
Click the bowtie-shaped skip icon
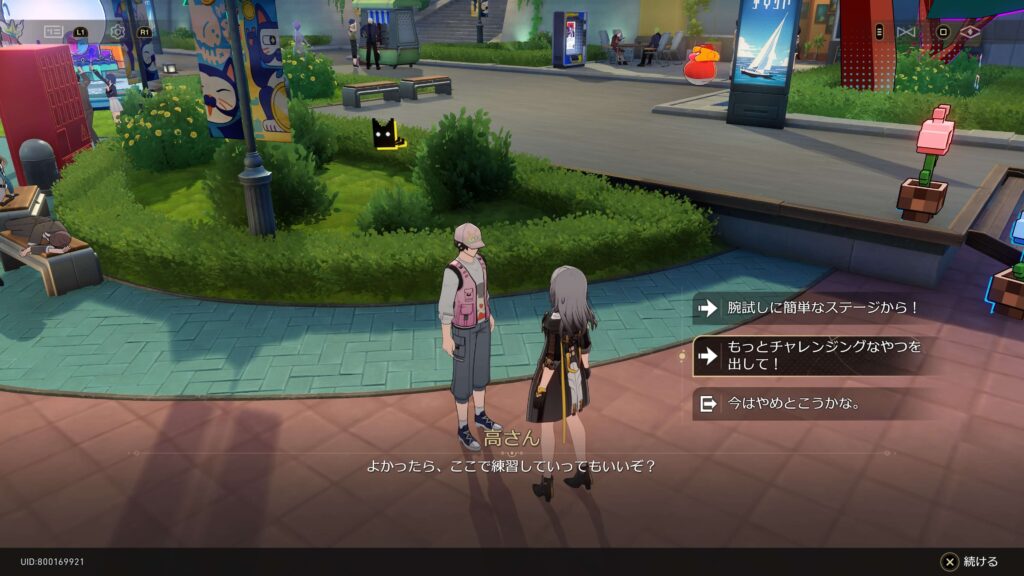click(906, 31)
